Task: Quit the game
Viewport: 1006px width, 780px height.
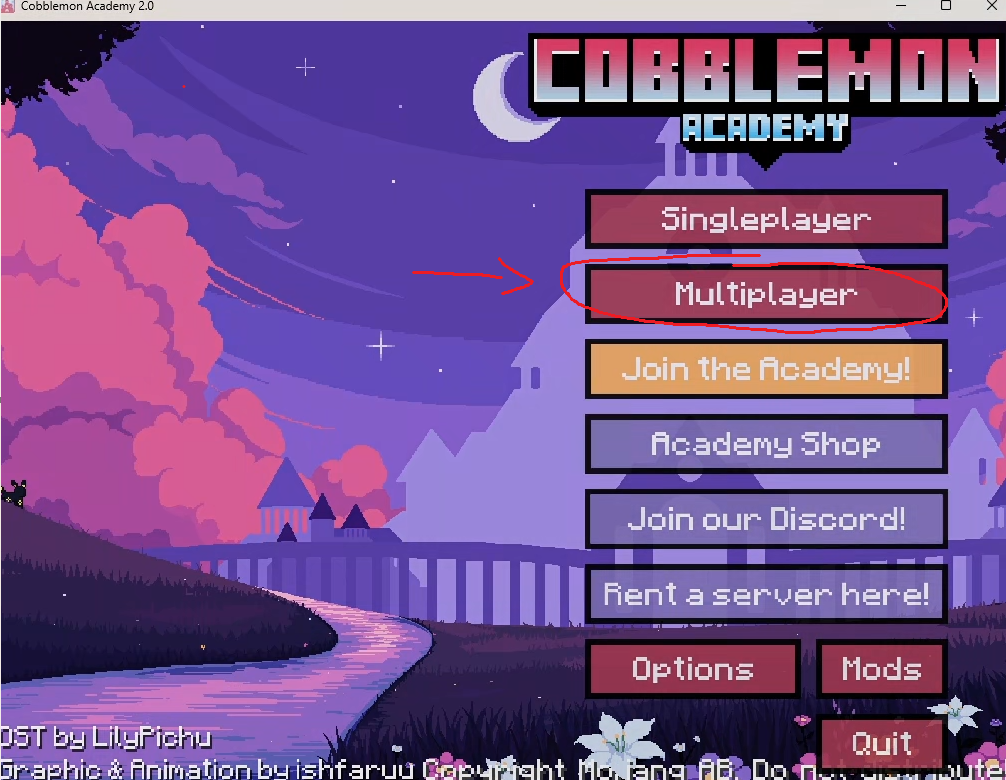Action: pyautogui.click(x=881, y=744)
